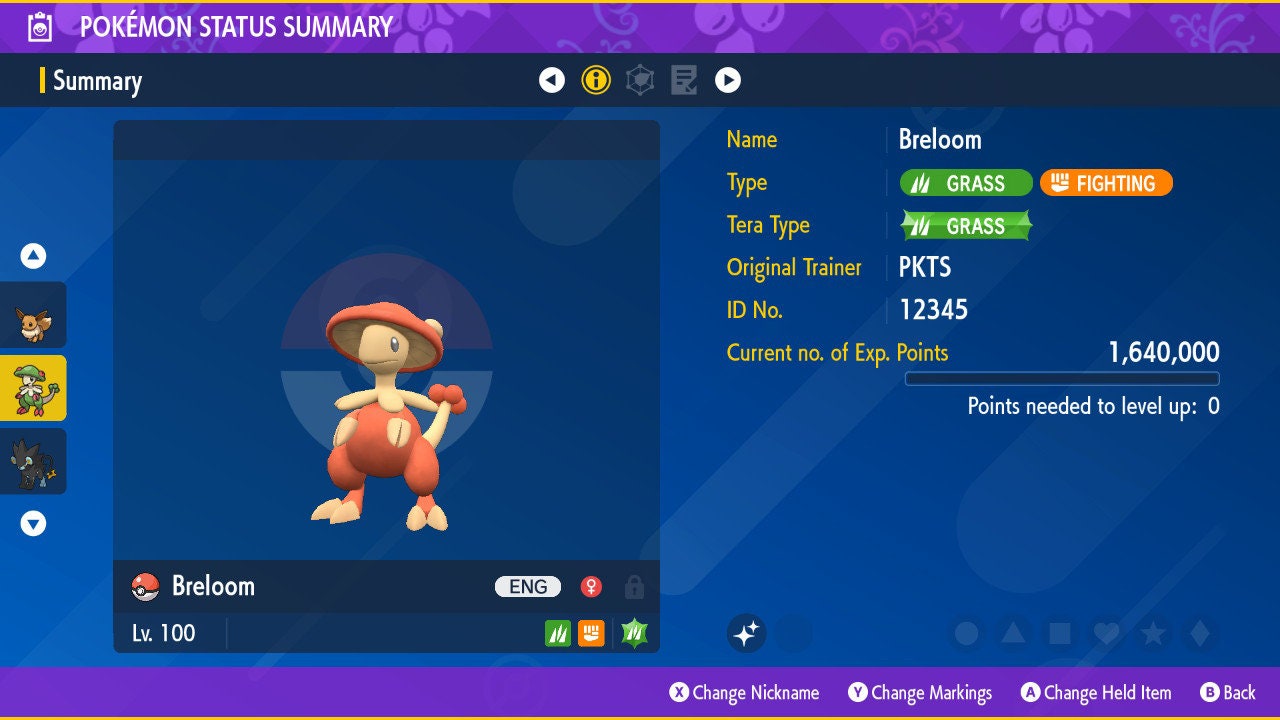Viewport: 1280px width, 720px height.
Task: Click the down arrow below the party
Action: [x=33, y=523]
